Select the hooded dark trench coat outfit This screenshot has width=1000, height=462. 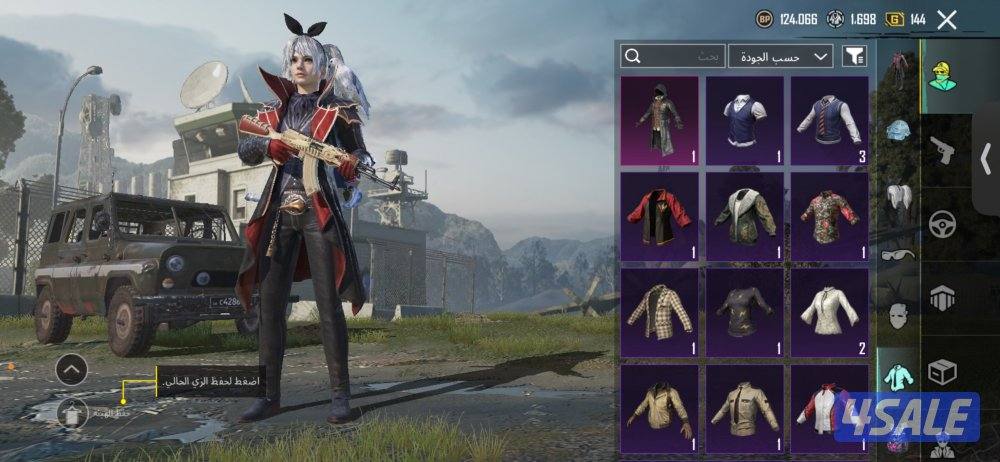coord(659,121)
